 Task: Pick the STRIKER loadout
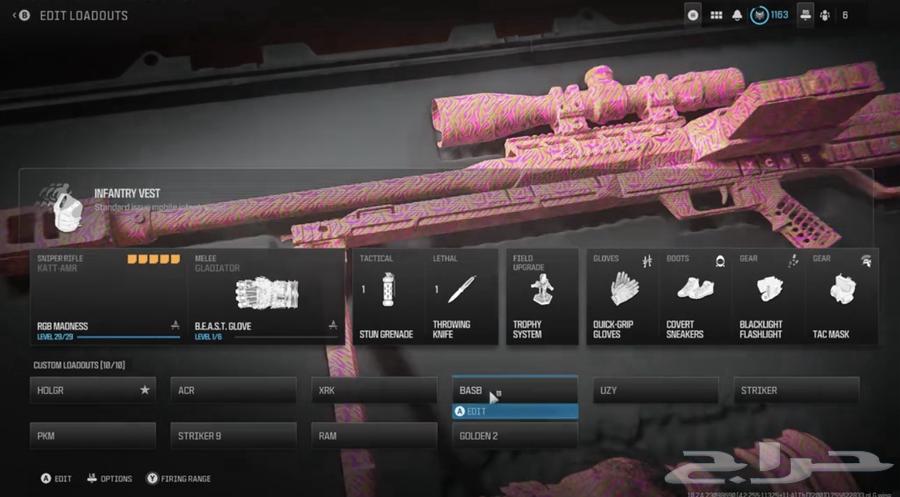tap(796, 390)
